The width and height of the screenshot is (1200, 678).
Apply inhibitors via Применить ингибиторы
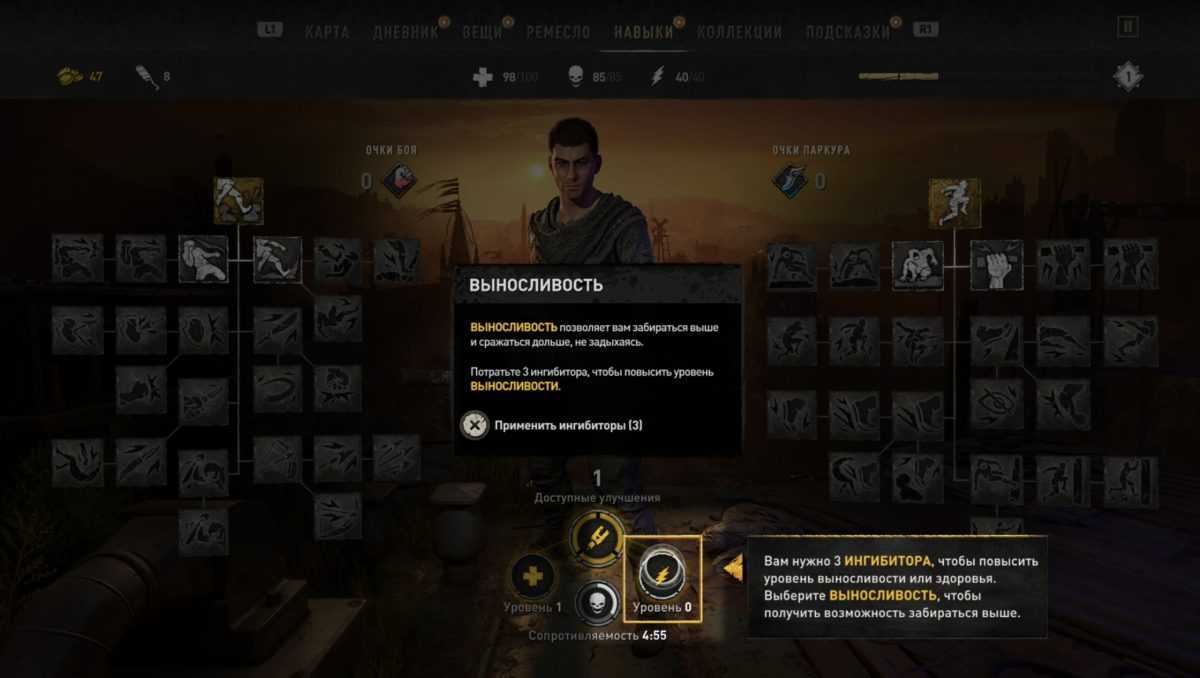[555, 425]
